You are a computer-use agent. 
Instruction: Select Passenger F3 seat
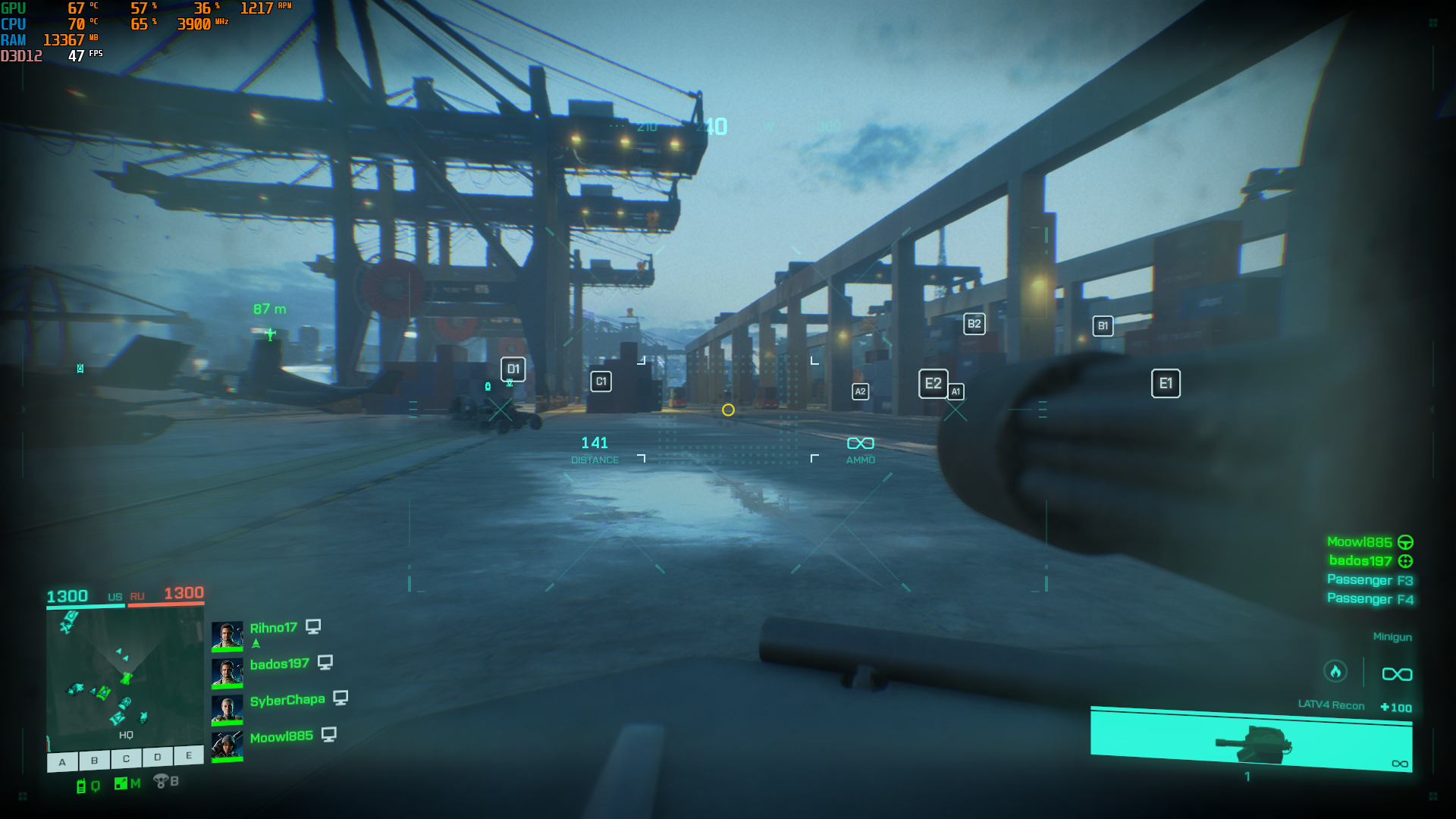1370,580
